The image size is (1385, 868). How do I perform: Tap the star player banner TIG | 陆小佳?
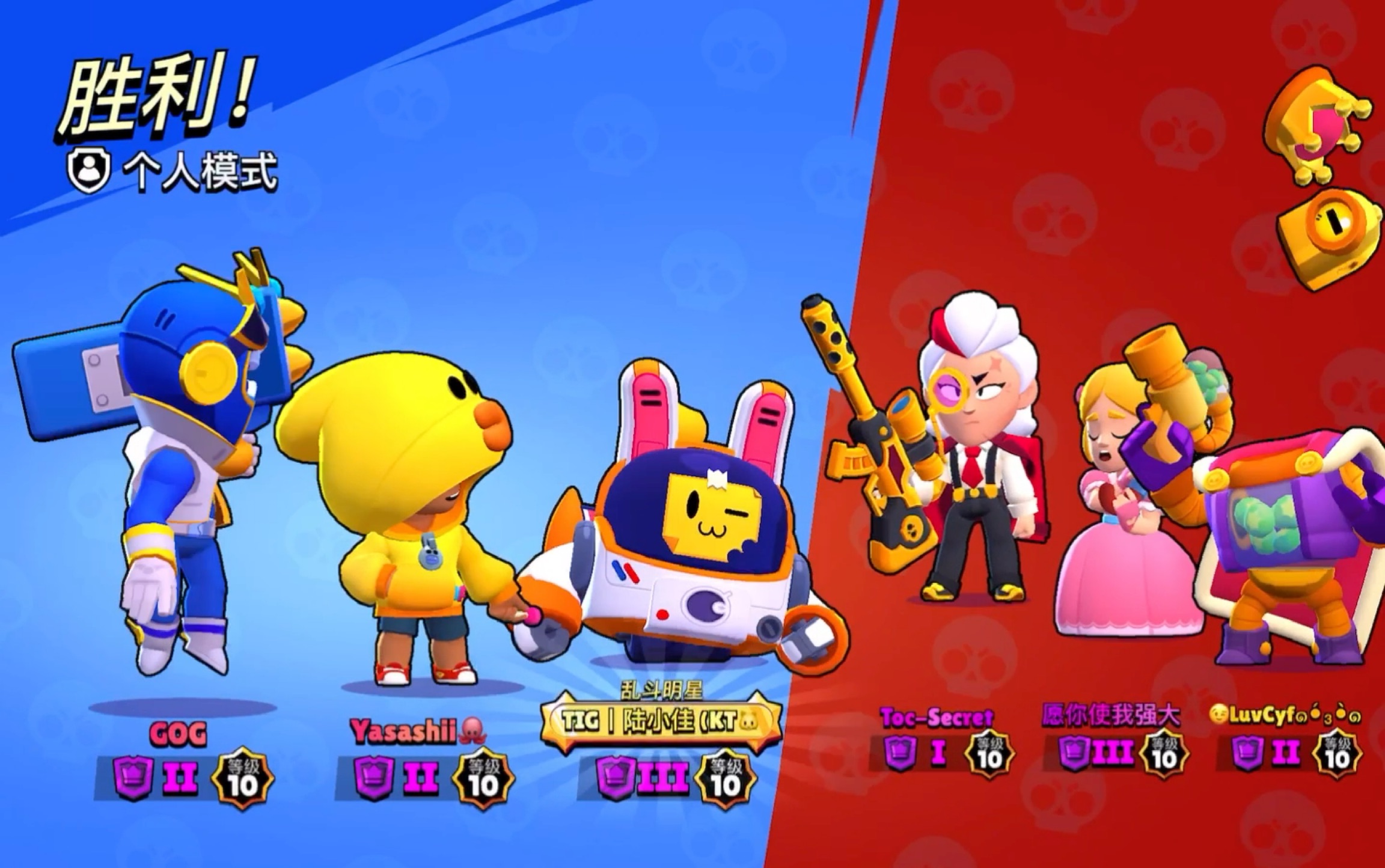point(661,721)
